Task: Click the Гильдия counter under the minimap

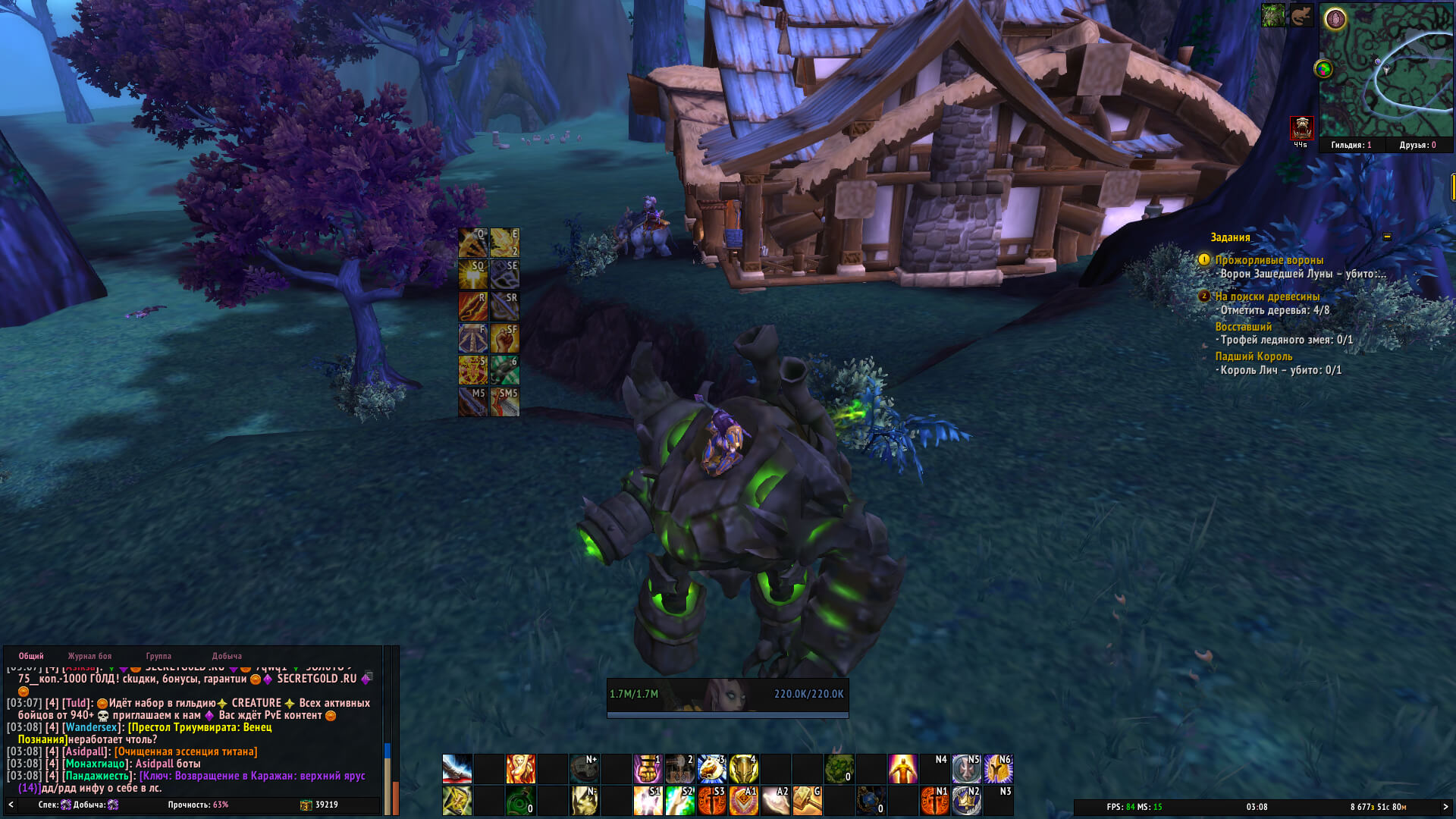Action: tap(1351, 145)
